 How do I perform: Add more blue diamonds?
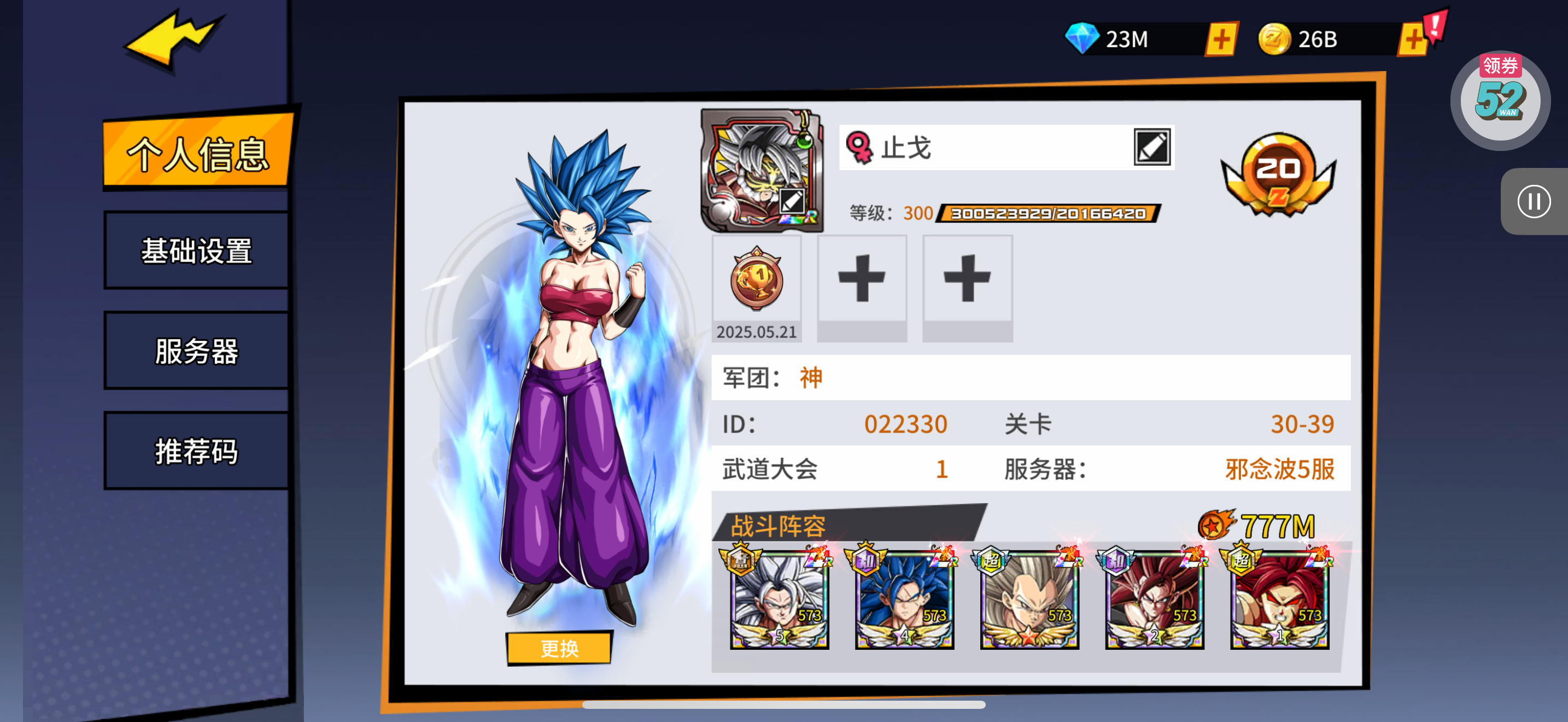click(1220, 39)
